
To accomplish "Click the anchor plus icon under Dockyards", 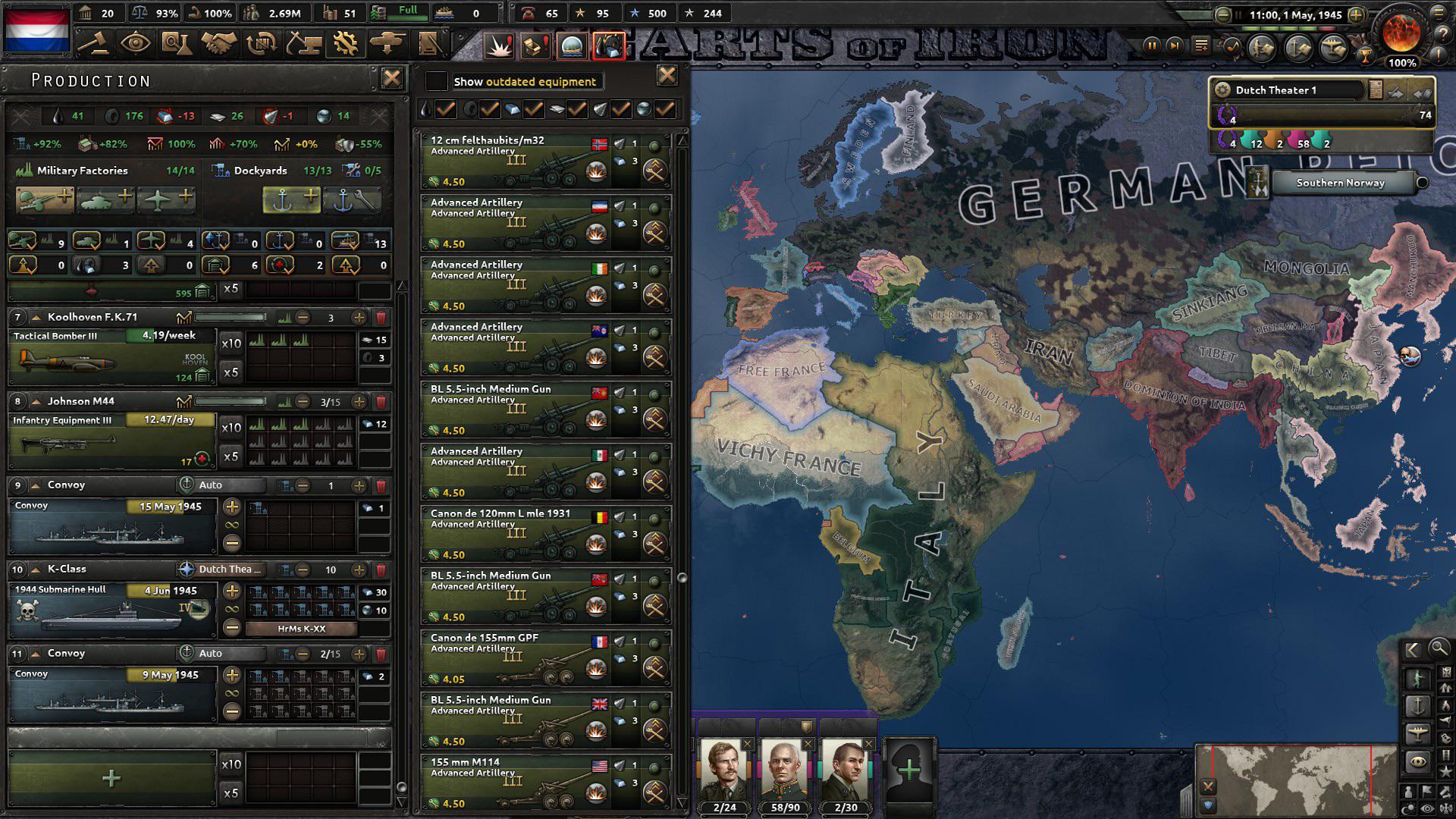I will [x=292, y=199].
